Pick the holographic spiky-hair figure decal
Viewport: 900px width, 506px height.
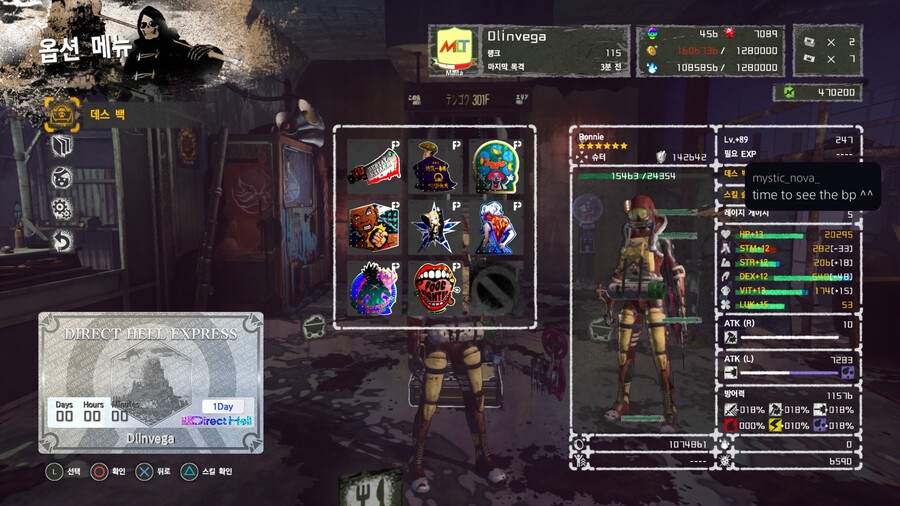coord(373,288)
